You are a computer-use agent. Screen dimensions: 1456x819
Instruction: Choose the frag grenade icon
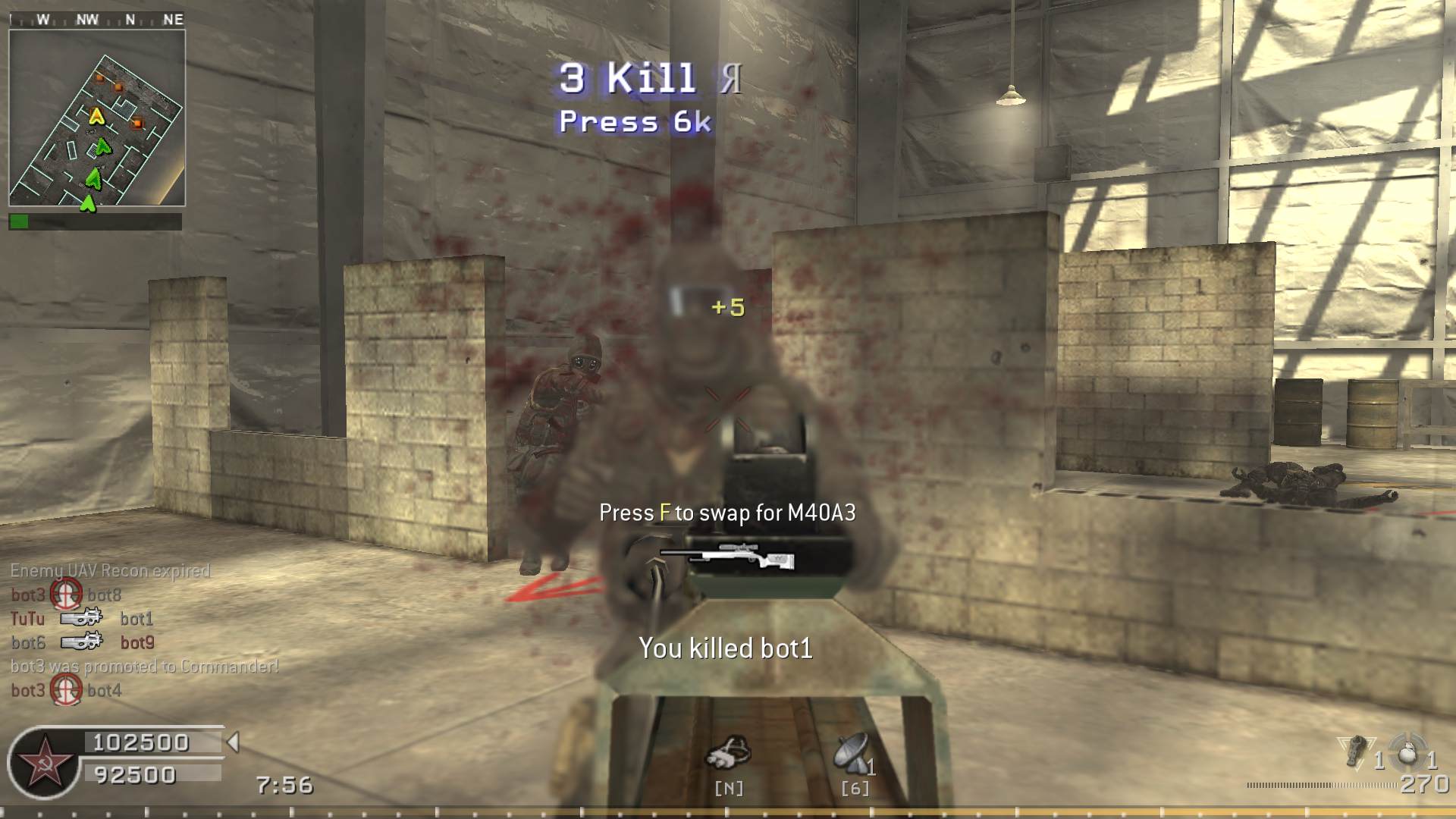1407,752
